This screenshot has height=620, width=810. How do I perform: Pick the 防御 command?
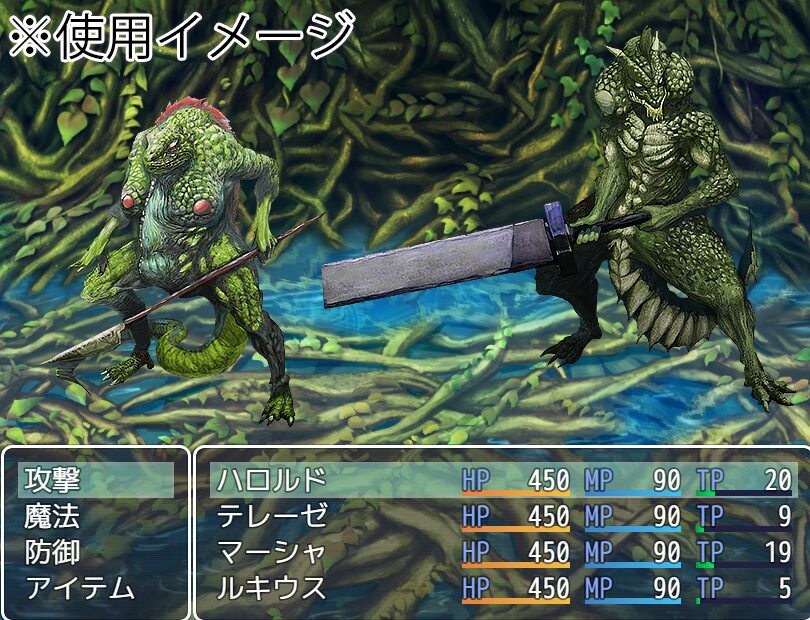tap(53, 552)
